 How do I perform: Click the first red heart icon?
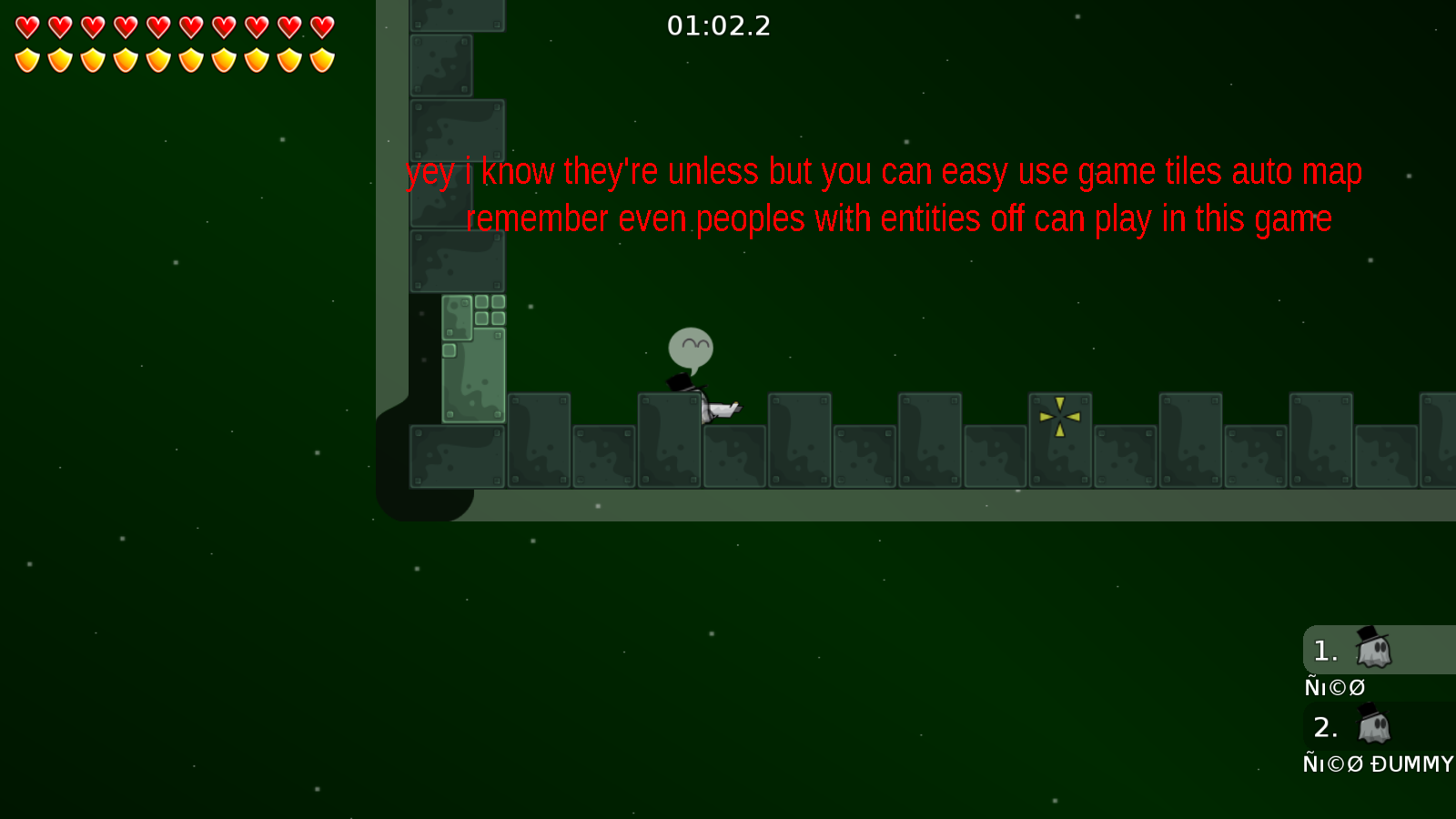(x=27, y=25)
